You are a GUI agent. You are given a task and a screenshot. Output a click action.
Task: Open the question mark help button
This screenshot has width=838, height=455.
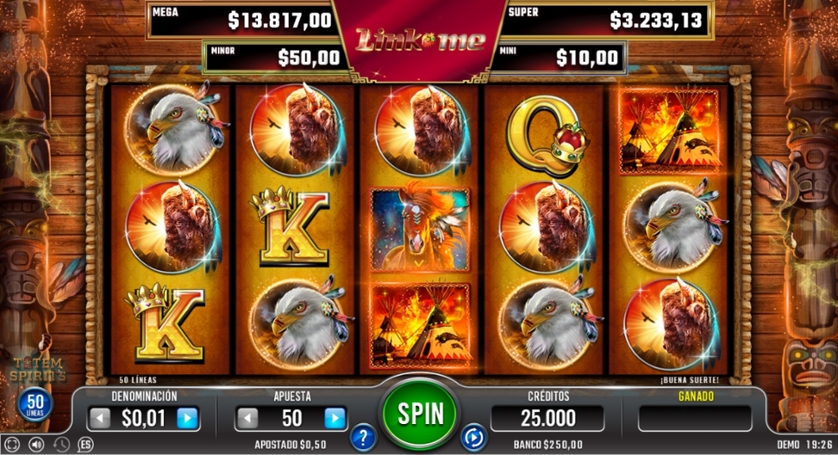point(363,437)
